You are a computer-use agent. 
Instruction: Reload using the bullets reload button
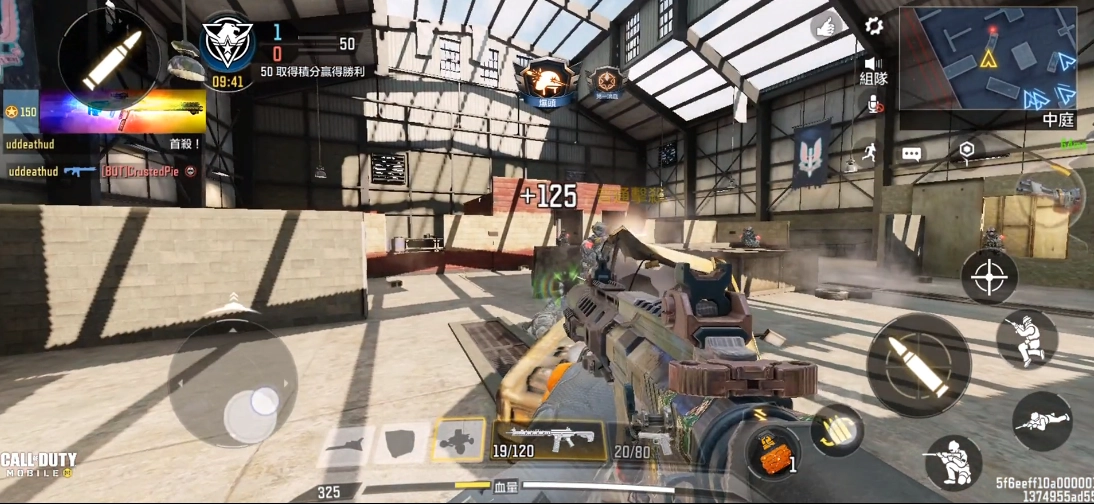click(836, 428)
